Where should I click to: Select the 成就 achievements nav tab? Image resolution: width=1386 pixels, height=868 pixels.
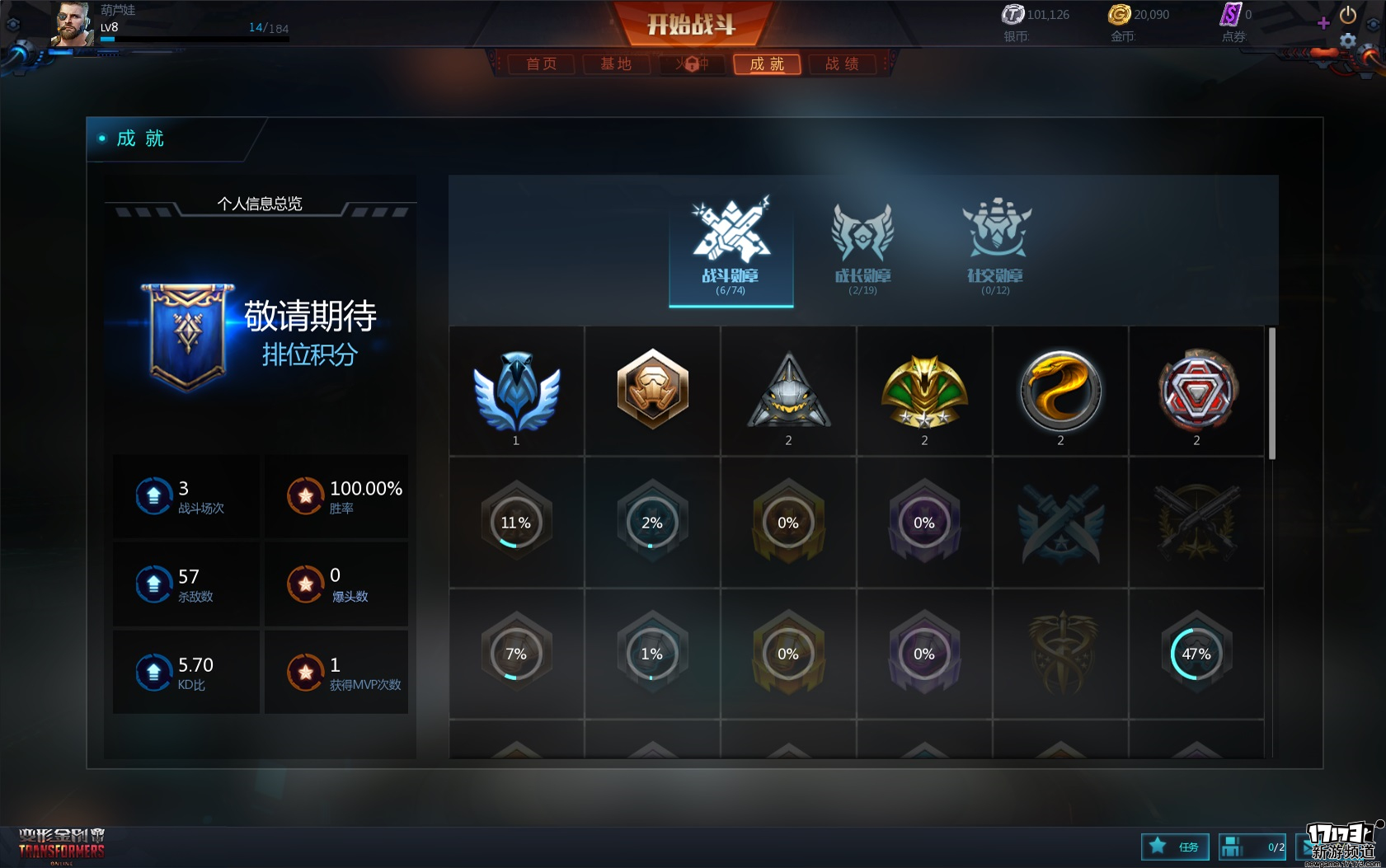tap(767, 64)
